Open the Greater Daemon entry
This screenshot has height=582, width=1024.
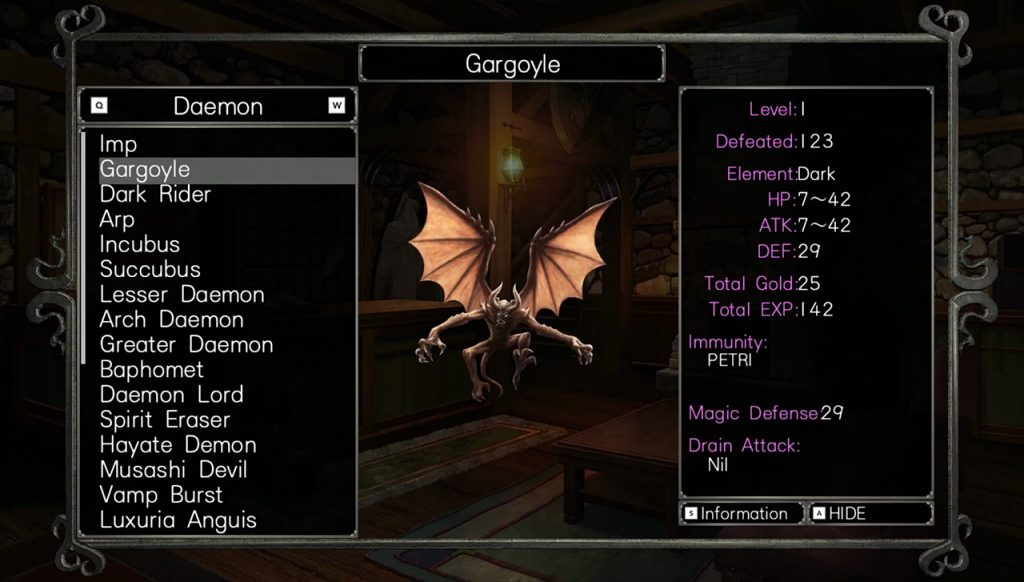[186, 345]
